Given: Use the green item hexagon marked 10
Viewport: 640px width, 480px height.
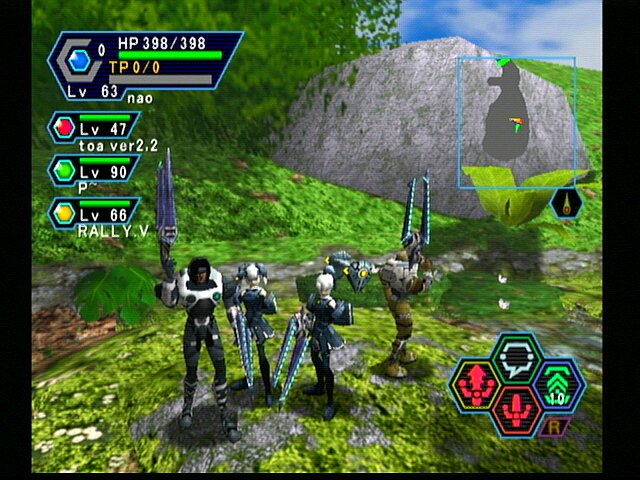Looking at the screenshot, I should pyautogui.click(x=560, y=385).
